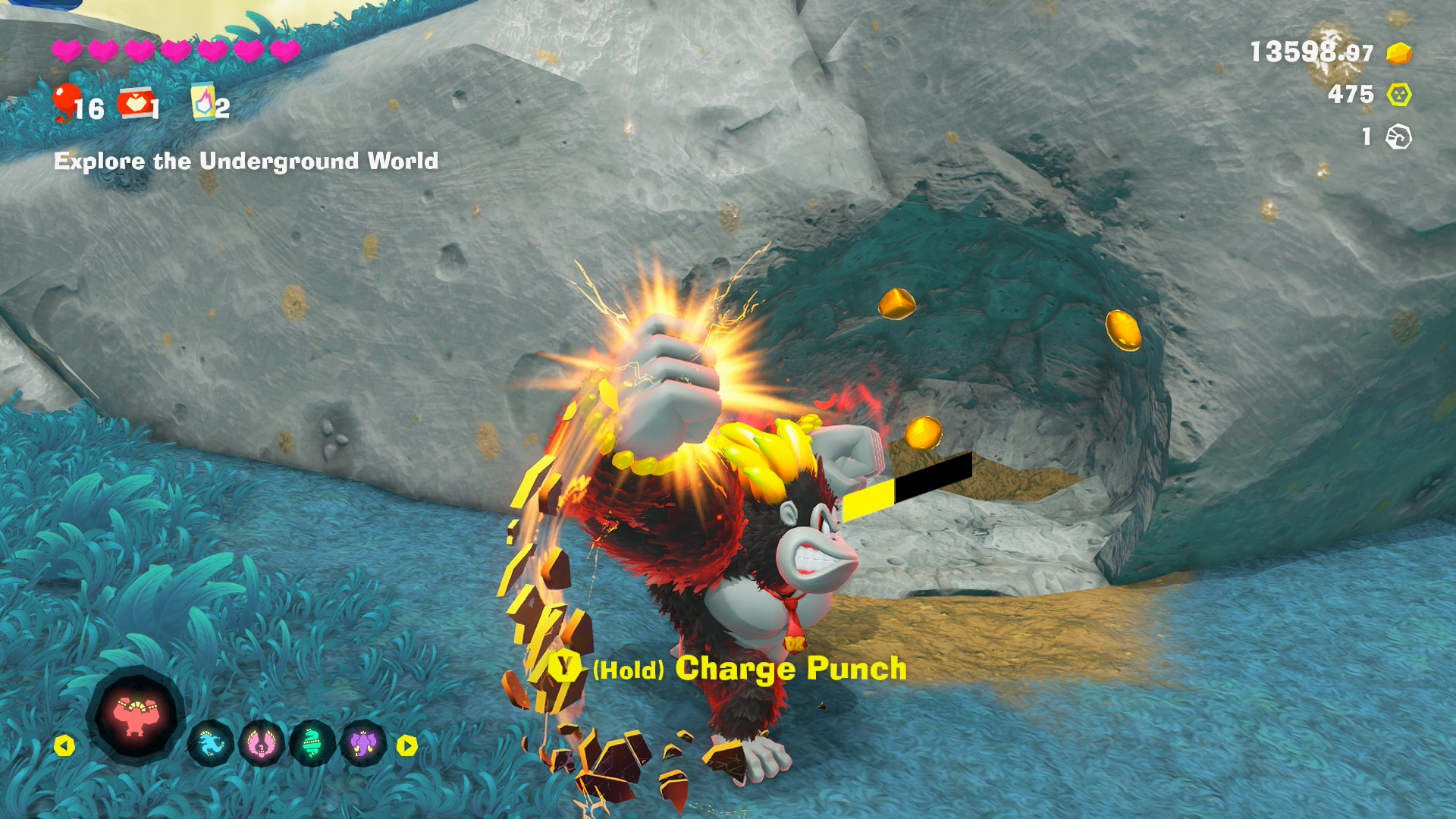Screen dimensions: 1456x819
Task: Pick the purple Elephant Bananza icon
Action: (363, 745)
